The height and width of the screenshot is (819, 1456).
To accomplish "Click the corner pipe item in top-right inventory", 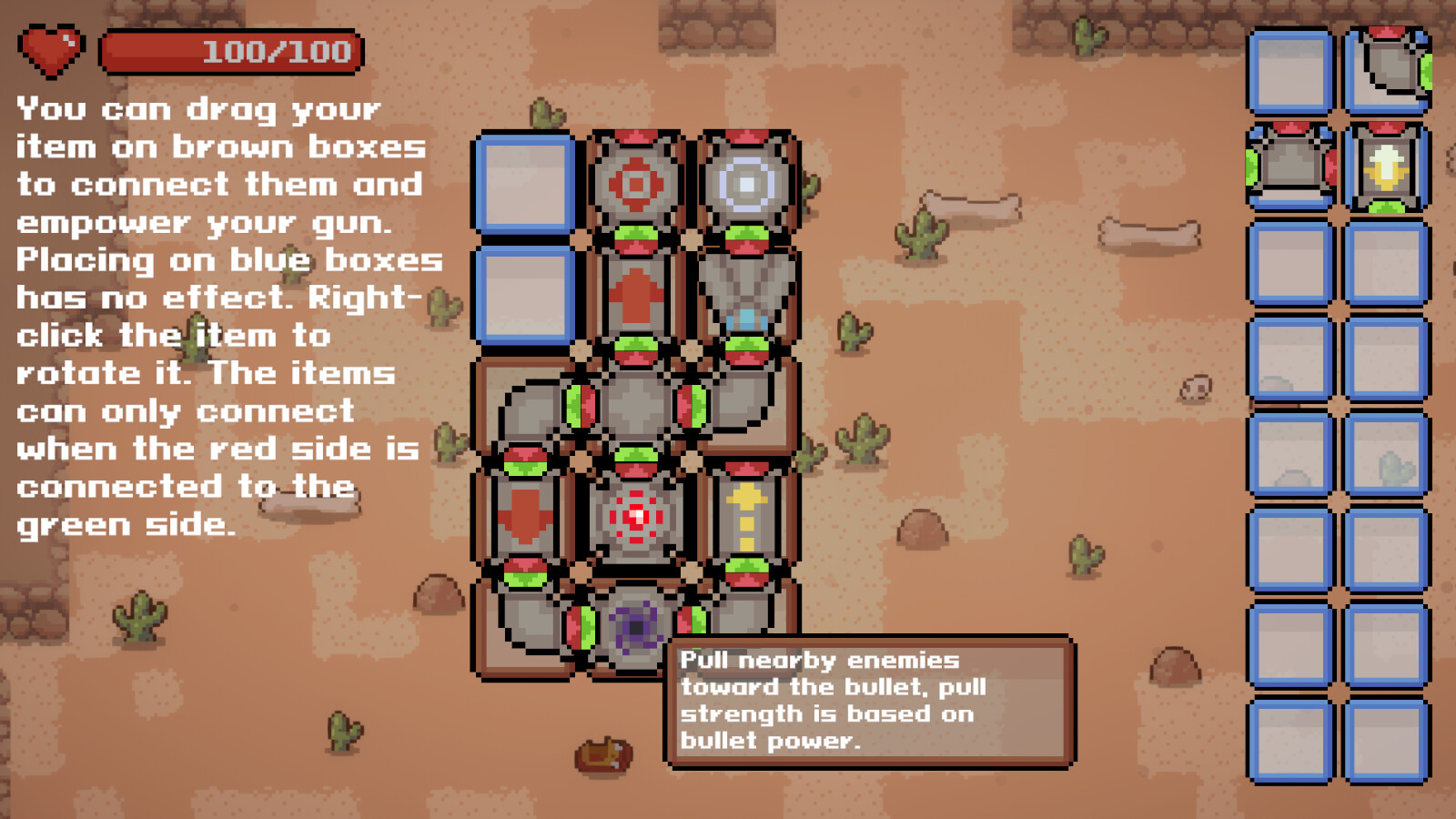I will tap(1388, 68).
